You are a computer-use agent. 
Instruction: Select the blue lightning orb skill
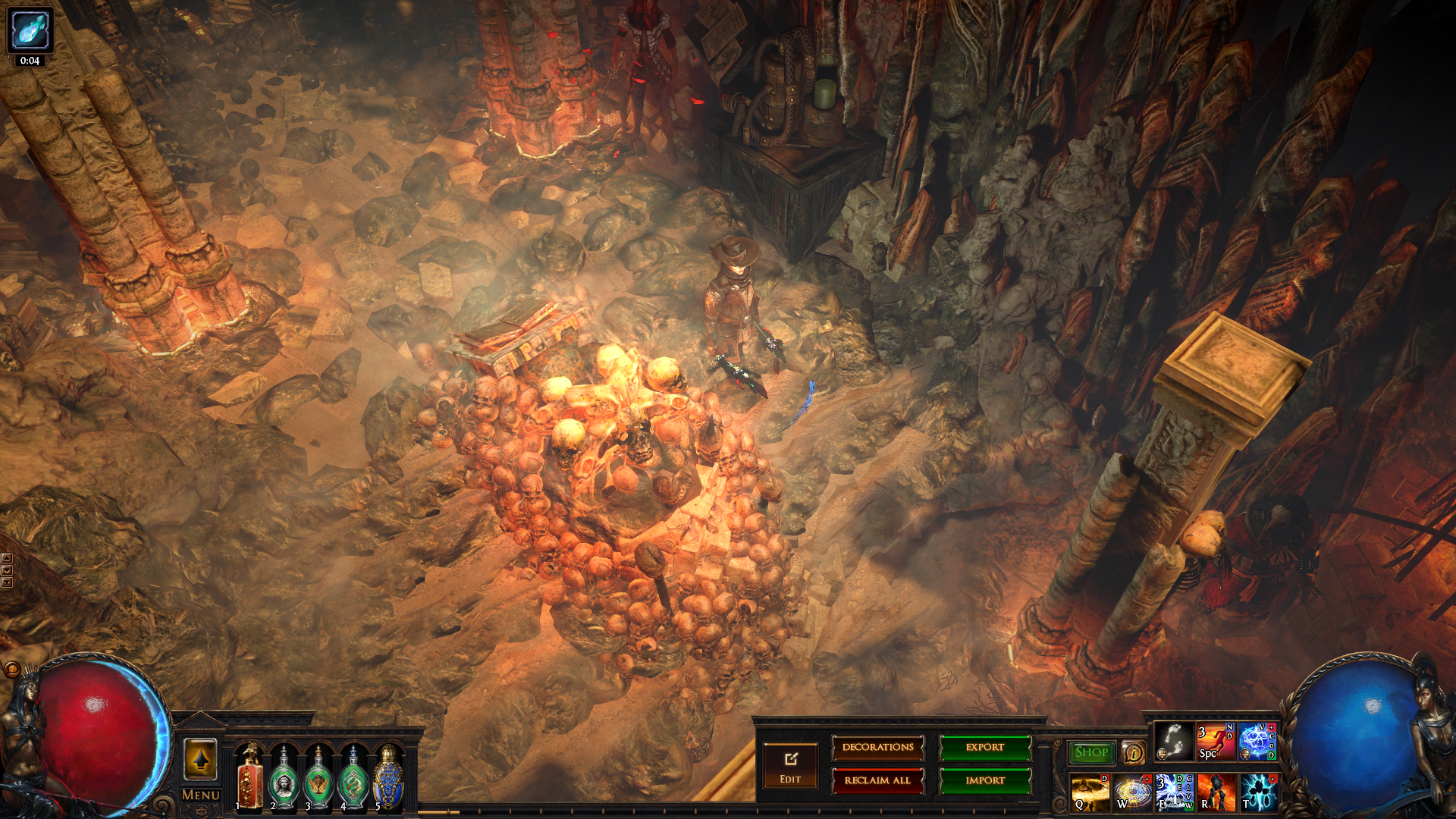pyautogui.click(x=1257, y=741)
